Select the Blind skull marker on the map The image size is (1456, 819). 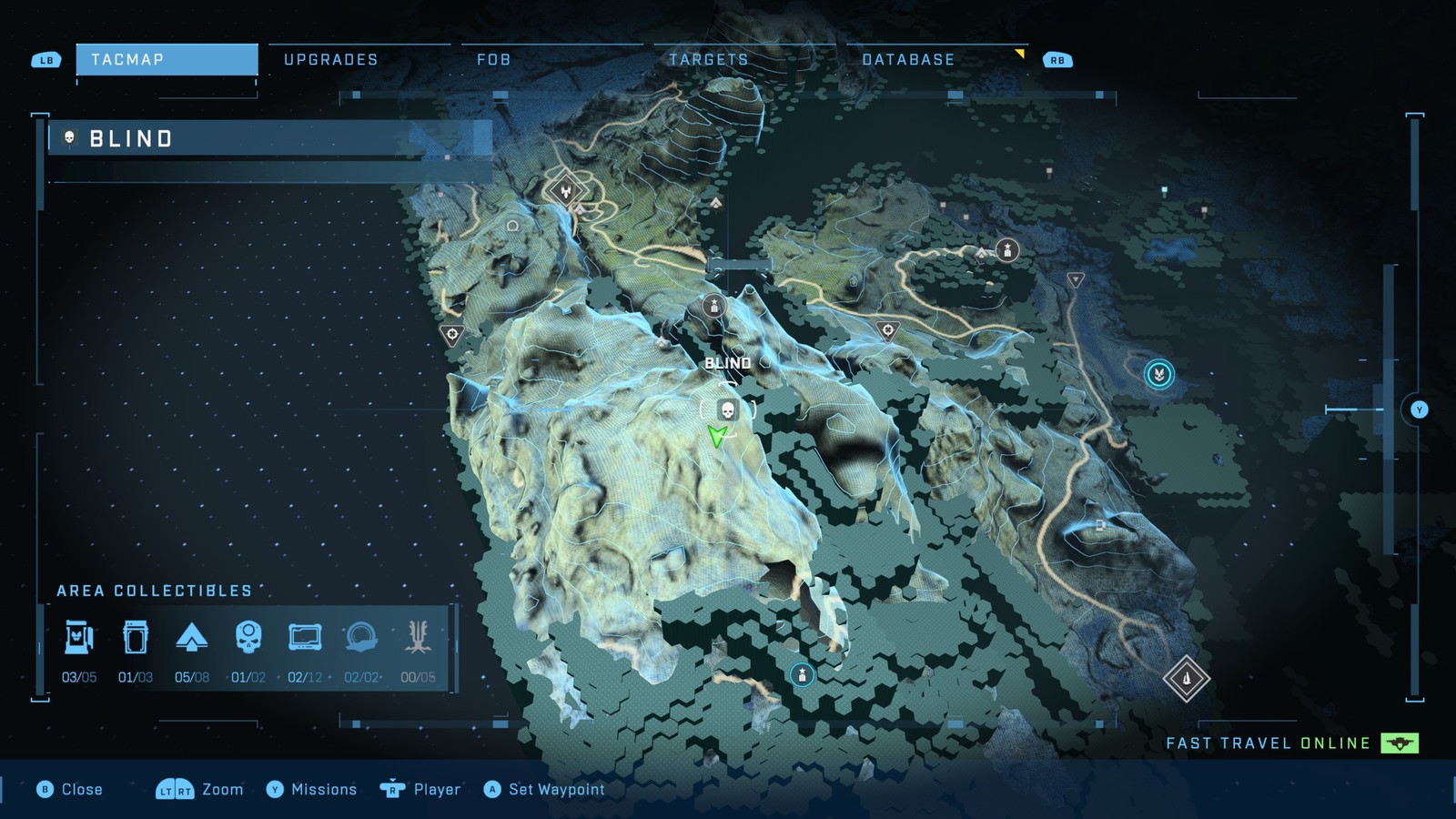coord(727,409)
